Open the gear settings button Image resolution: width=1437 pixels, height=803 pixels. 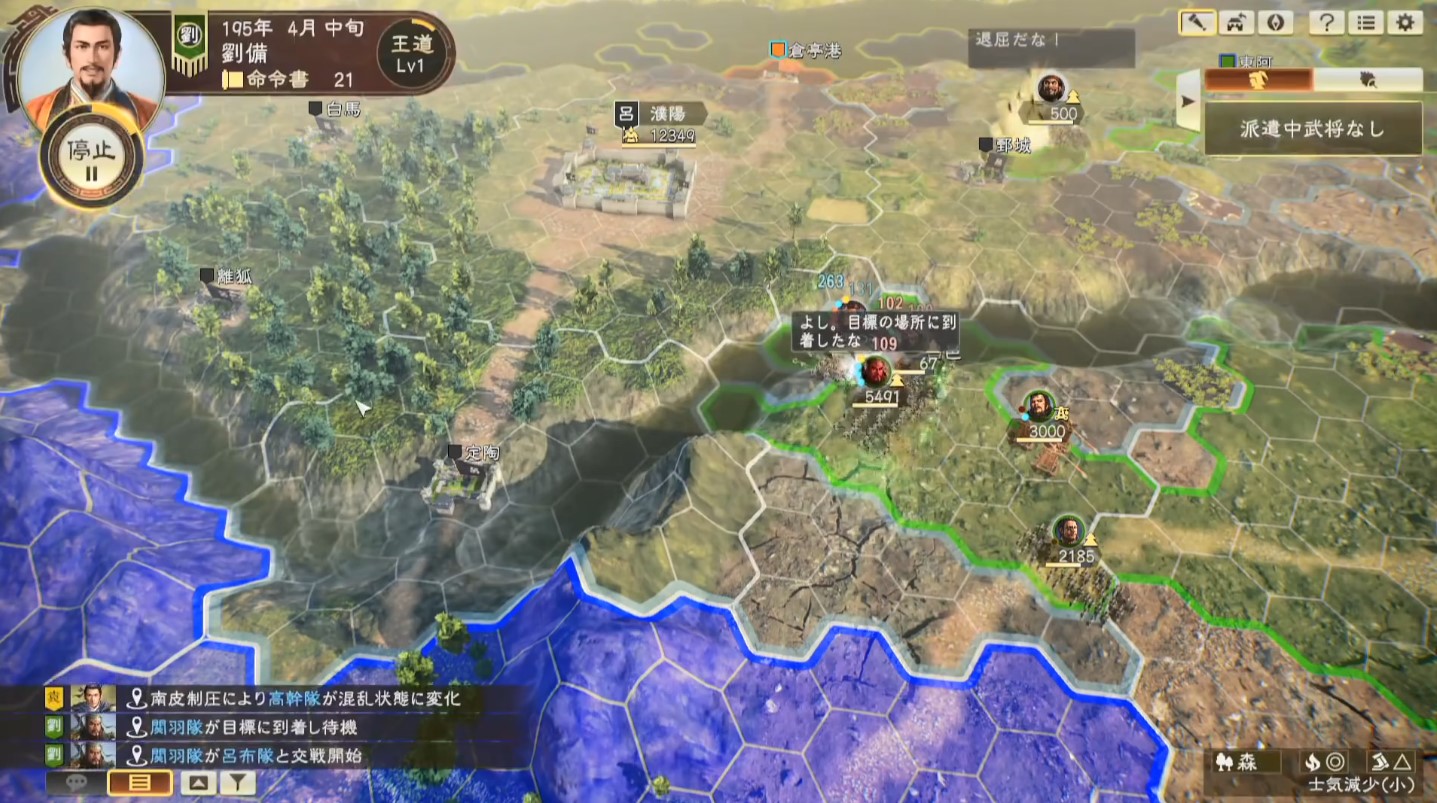(x=1405, y=23)
